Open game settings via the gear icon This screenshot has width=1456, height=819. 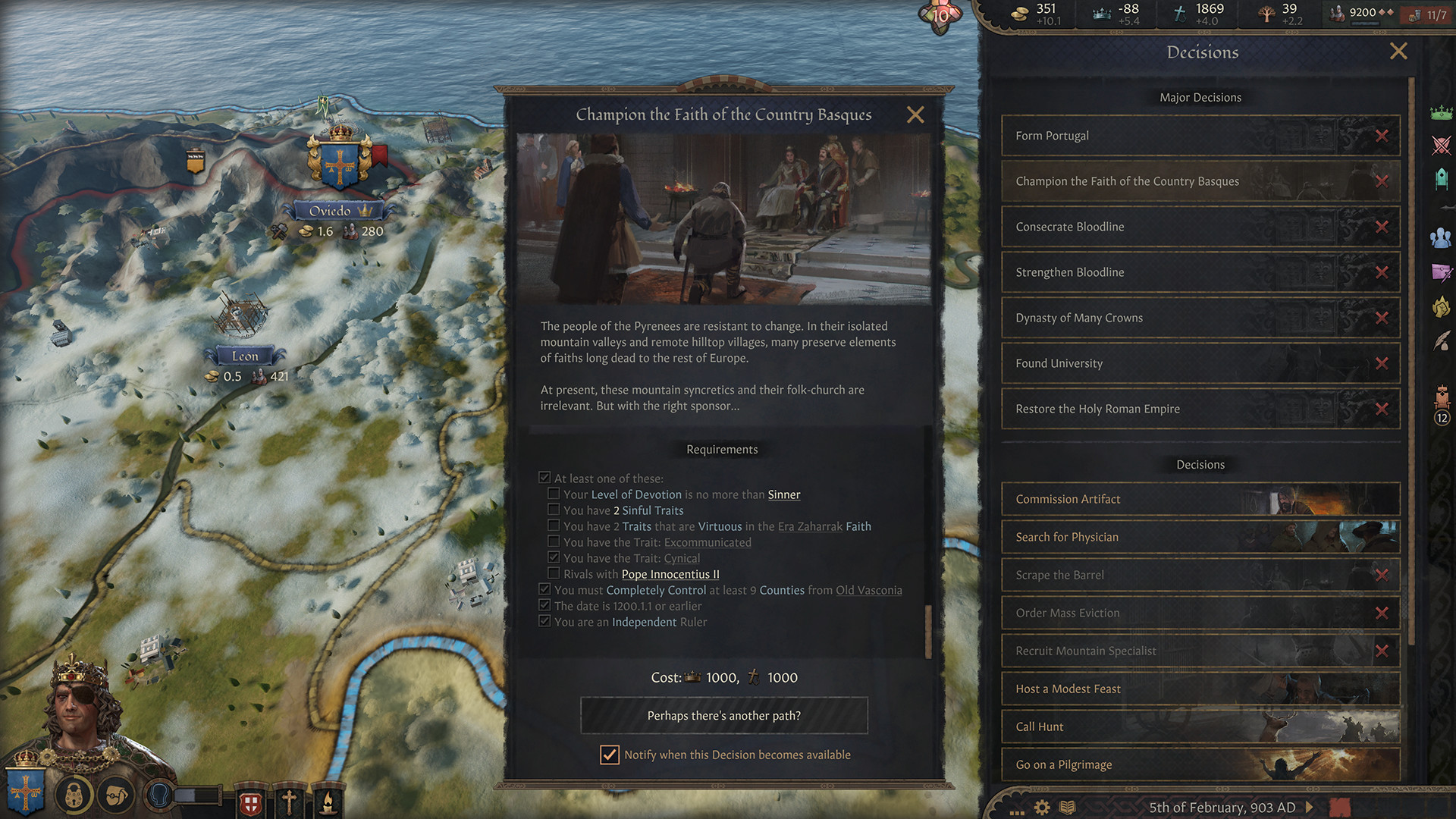[x=1043, y=808]
